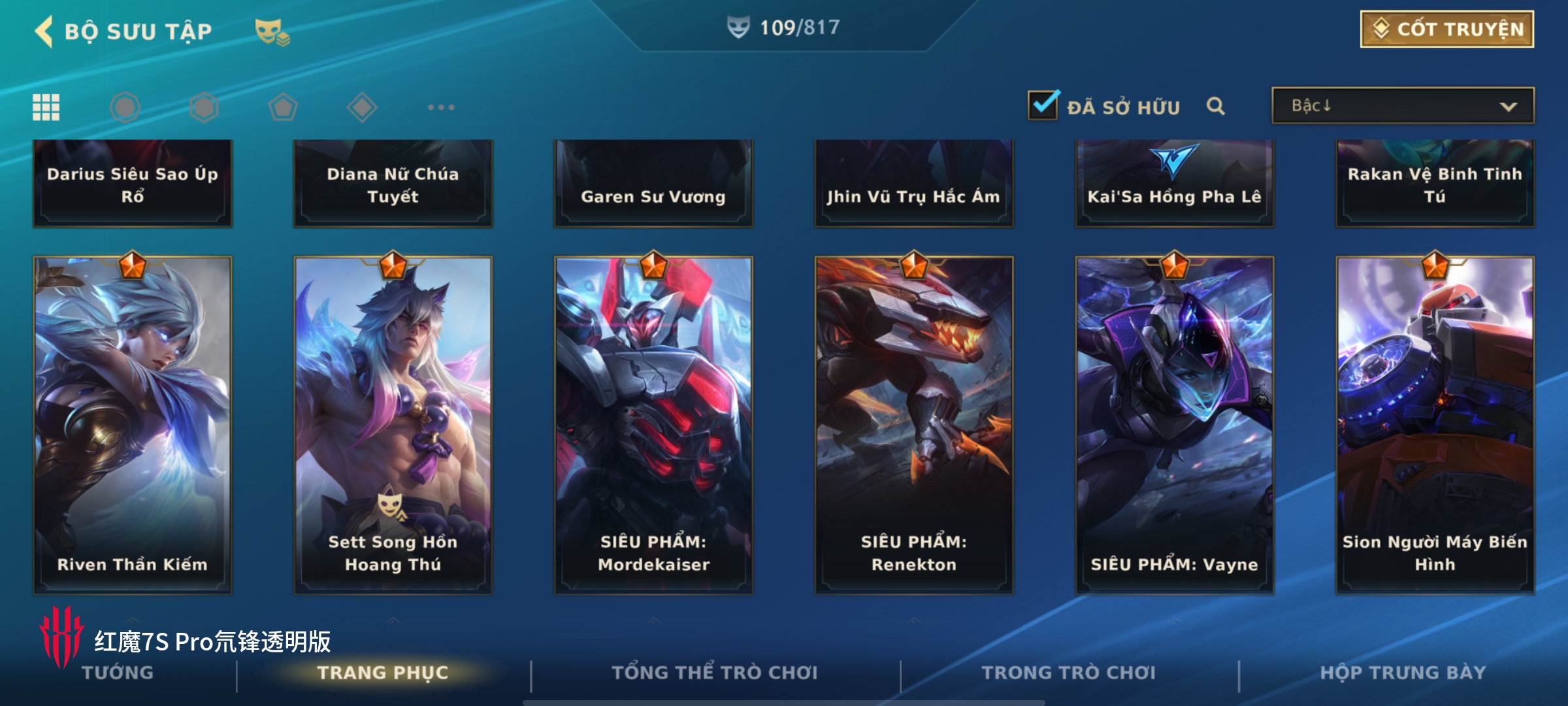
Task: Choose the diamond rarity filter
Action: pos(362,107)
